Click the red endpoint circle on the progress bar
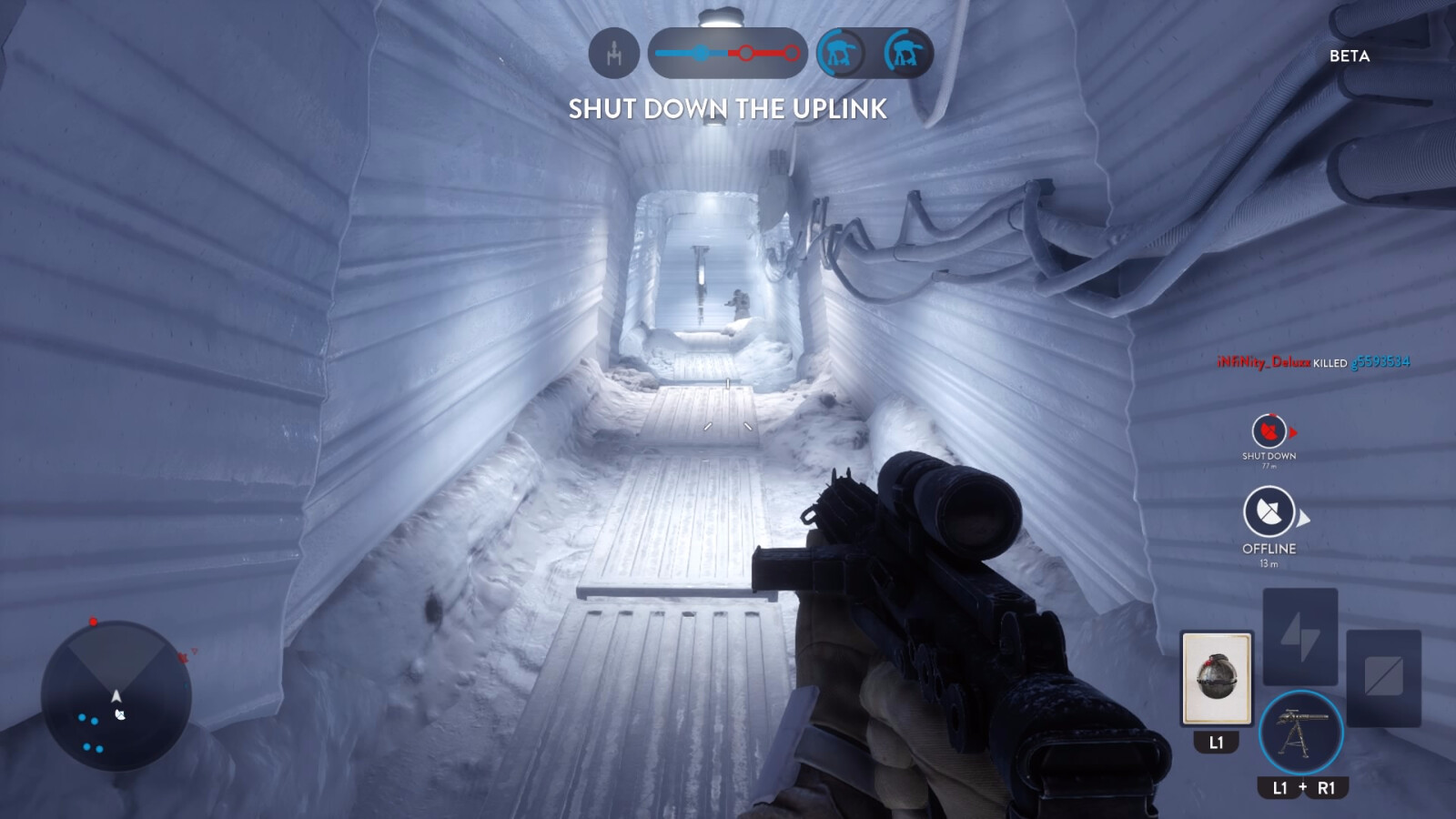 pyautogui.click(x=790, y=54)
